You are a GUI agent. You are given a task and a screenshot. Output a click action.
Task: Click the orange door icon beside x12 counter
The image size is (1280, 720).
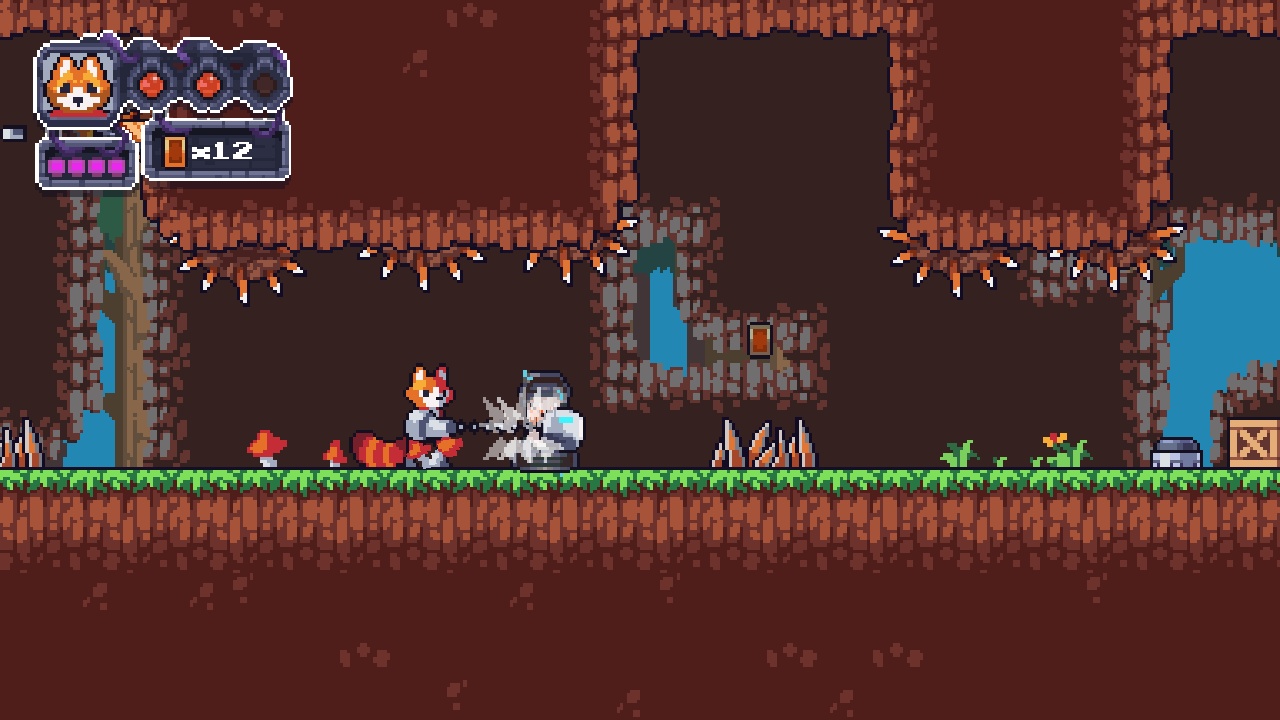click(174, 151)
